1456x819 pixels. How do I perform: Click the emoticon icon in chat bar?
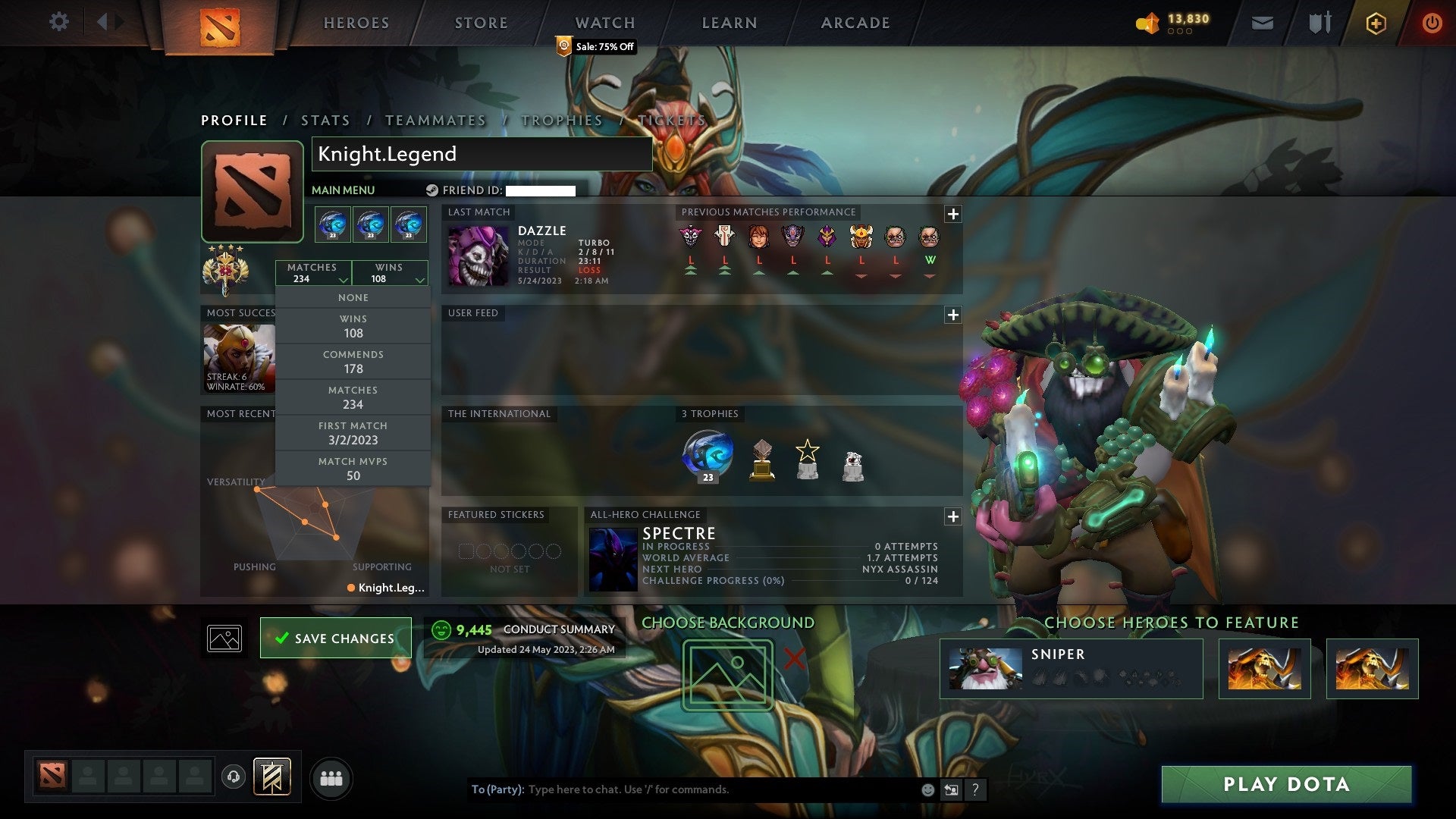click(x=927, y=789)
